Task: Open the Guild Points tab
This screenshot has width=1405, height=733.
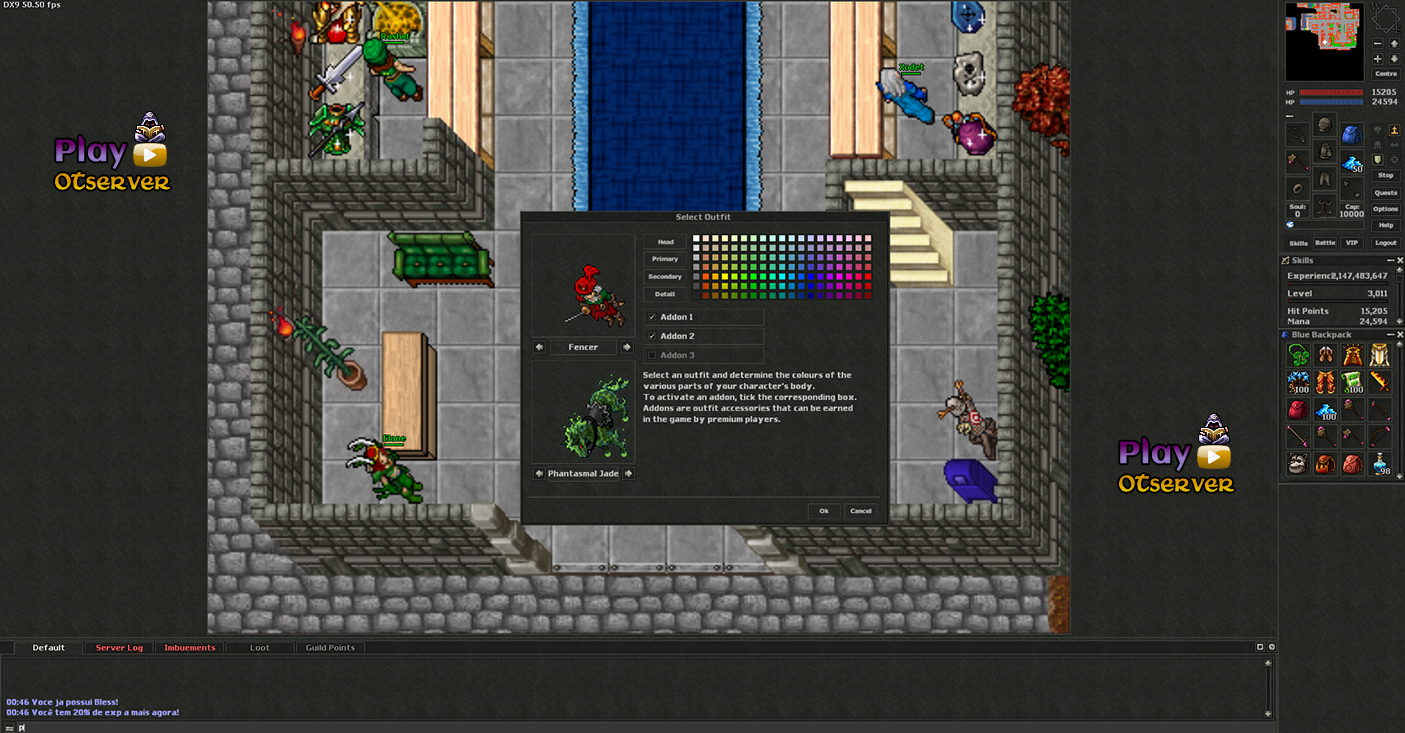Action: coord(330,648)
